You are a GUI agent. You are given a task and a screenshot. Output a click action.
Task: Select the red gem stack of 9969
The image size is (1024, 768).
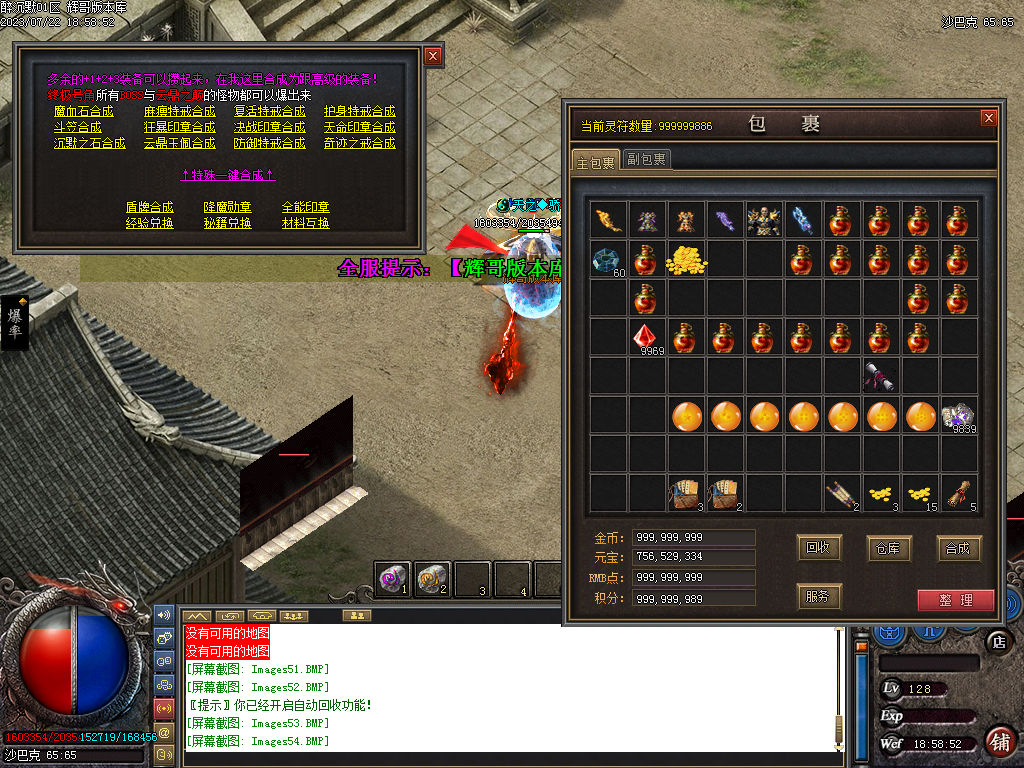point(647,337)
